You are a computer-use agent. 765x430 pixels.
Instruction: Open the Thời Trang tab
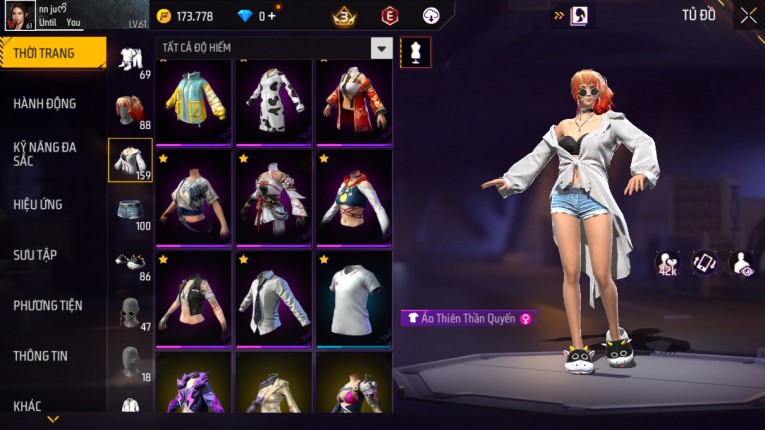50,53
